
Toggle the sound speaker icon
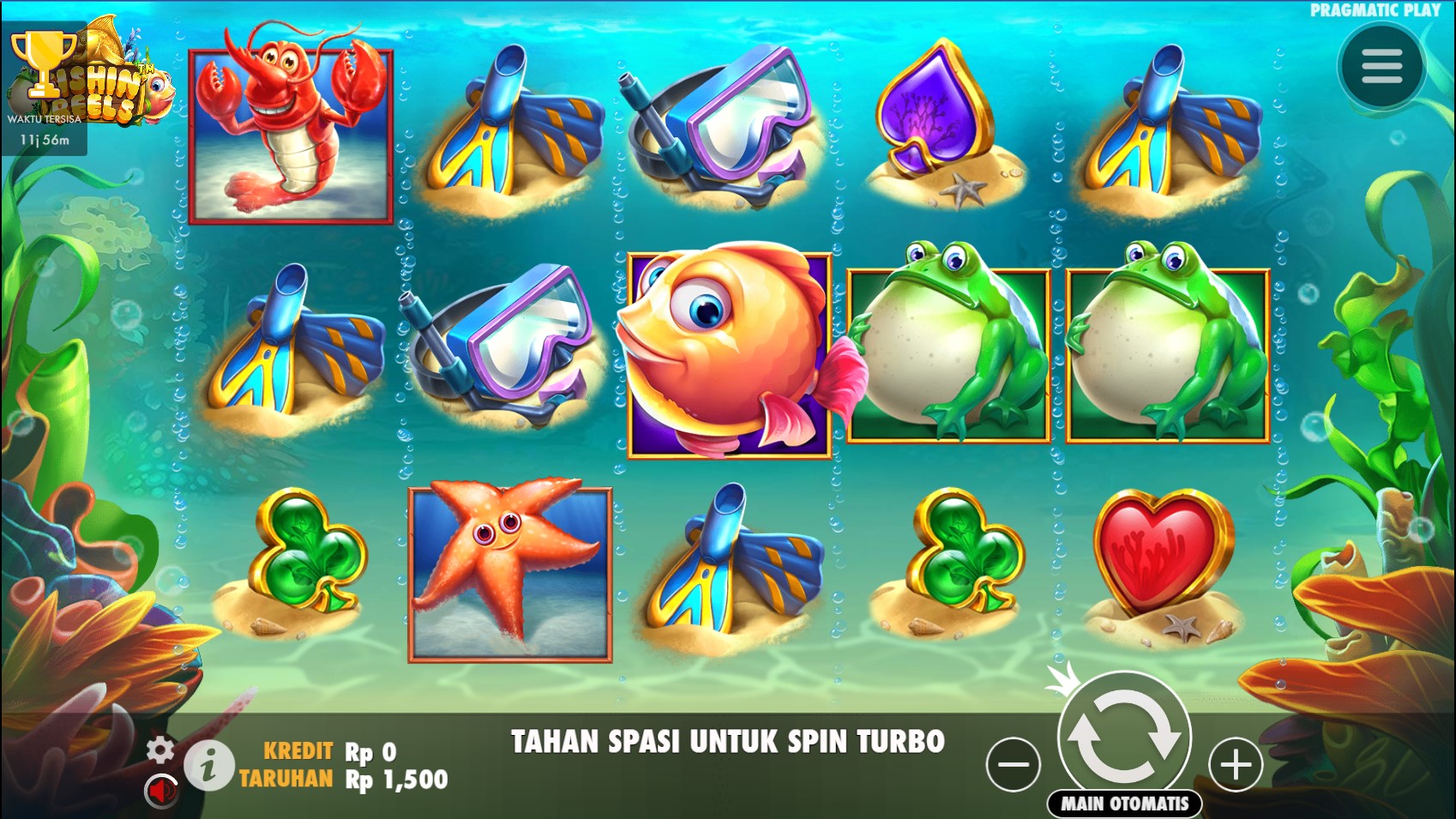[x=160, y=791]
